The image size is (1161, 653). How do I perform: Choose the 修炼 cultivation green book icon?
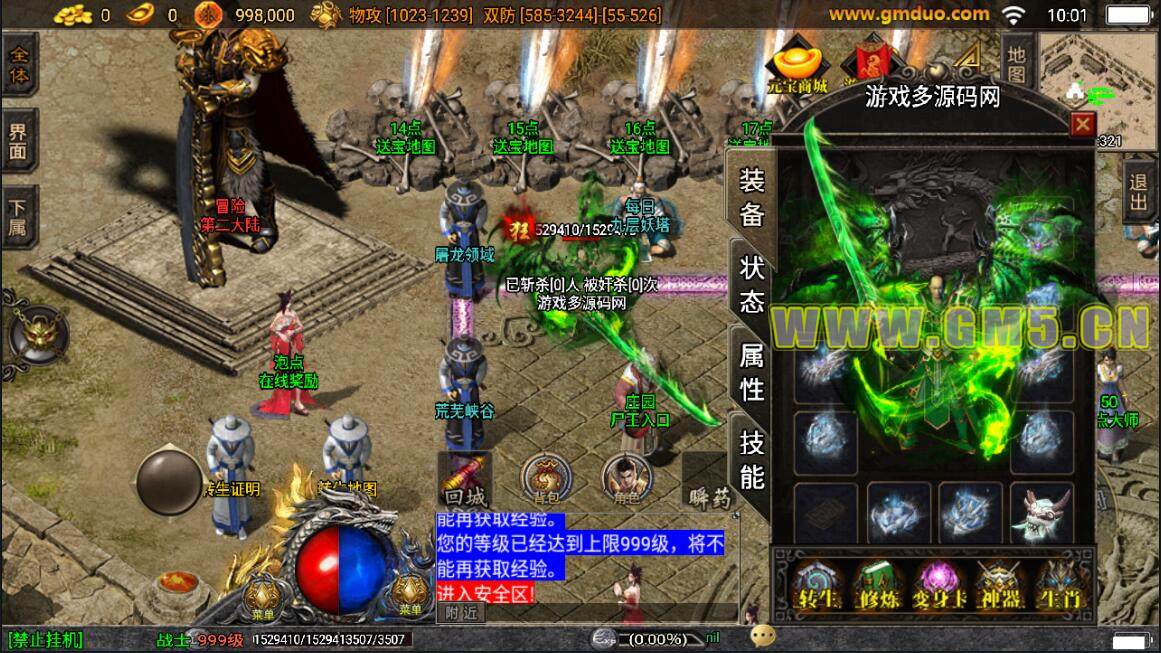tap(878, 584)
